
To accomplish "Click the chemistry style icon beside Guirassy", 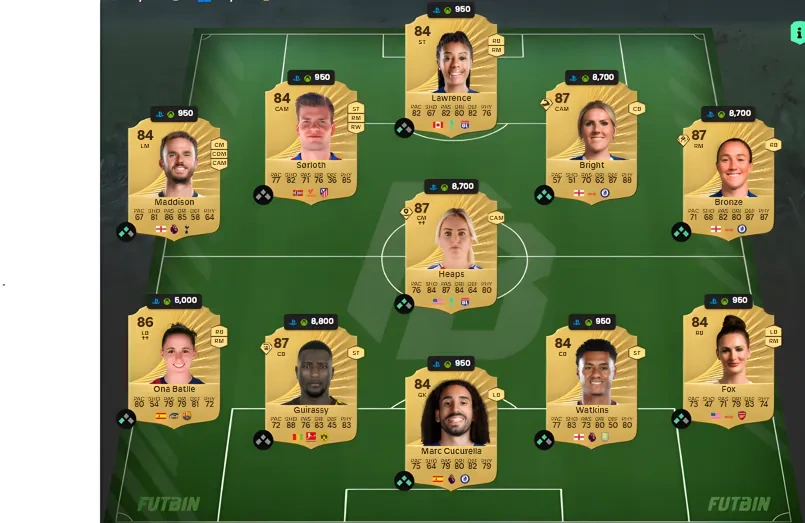I will [x=263, y=440].
